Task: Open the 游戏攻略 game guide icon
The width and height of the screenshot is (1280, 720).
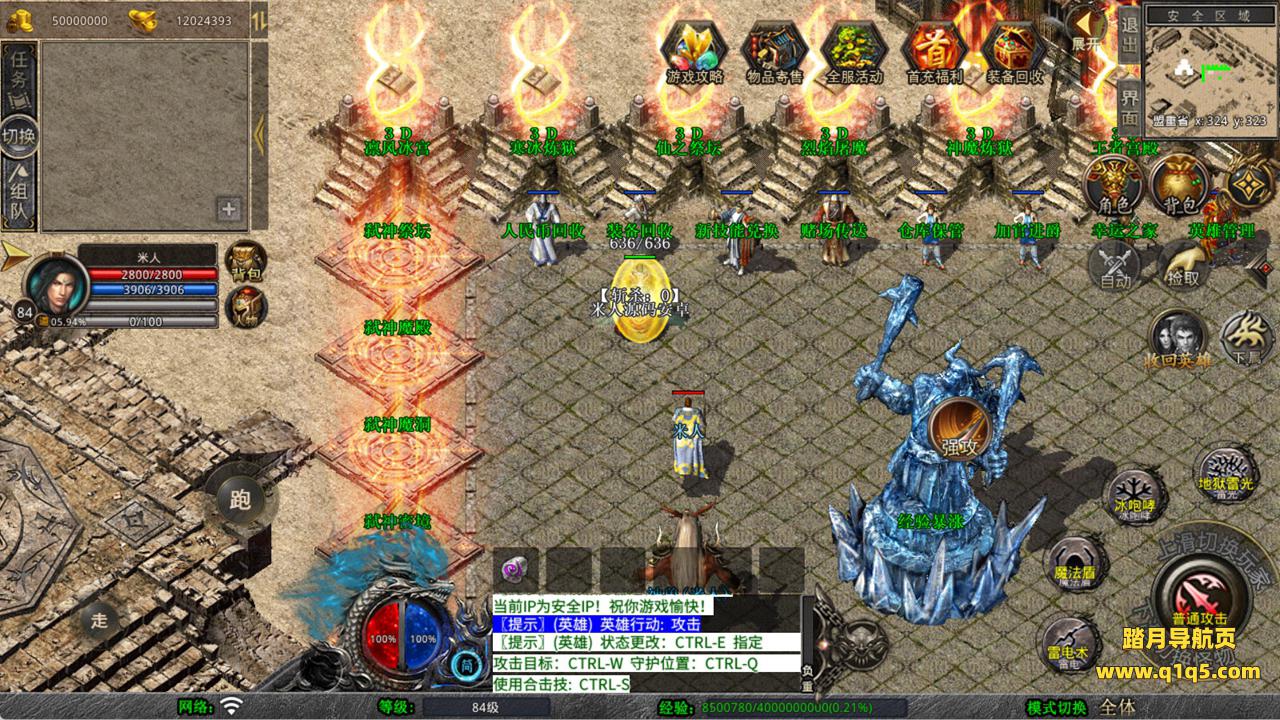Action: point(695,52)
